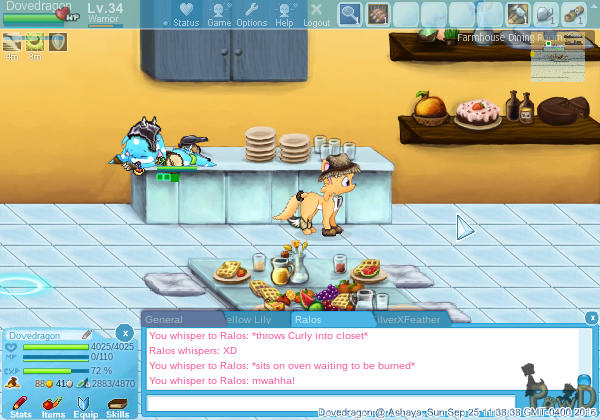Open the Options menu
The image size is (600, 420).
click(x=251, y=14)
